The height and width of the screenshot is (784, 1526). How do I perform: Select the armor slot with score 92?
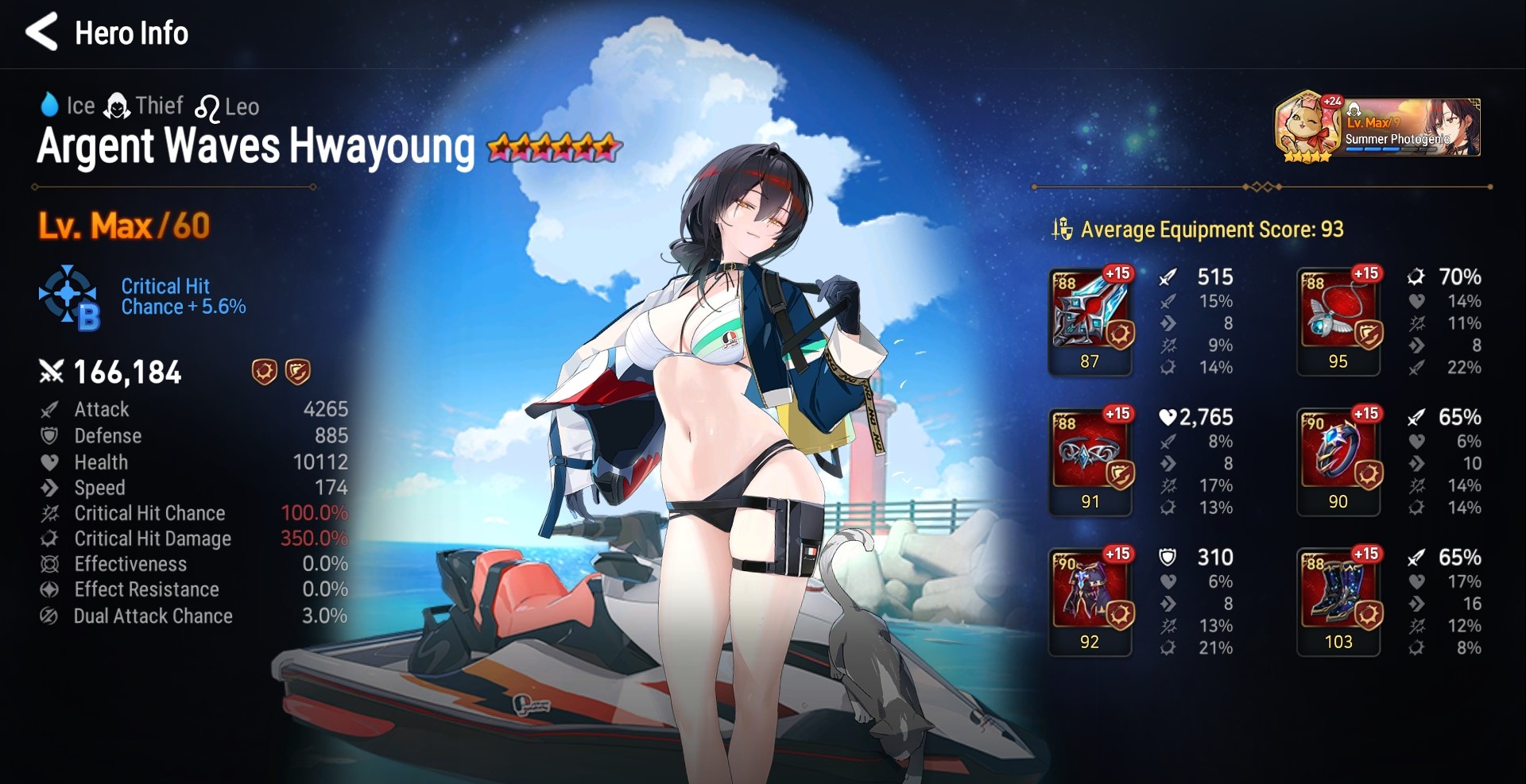1090,601
